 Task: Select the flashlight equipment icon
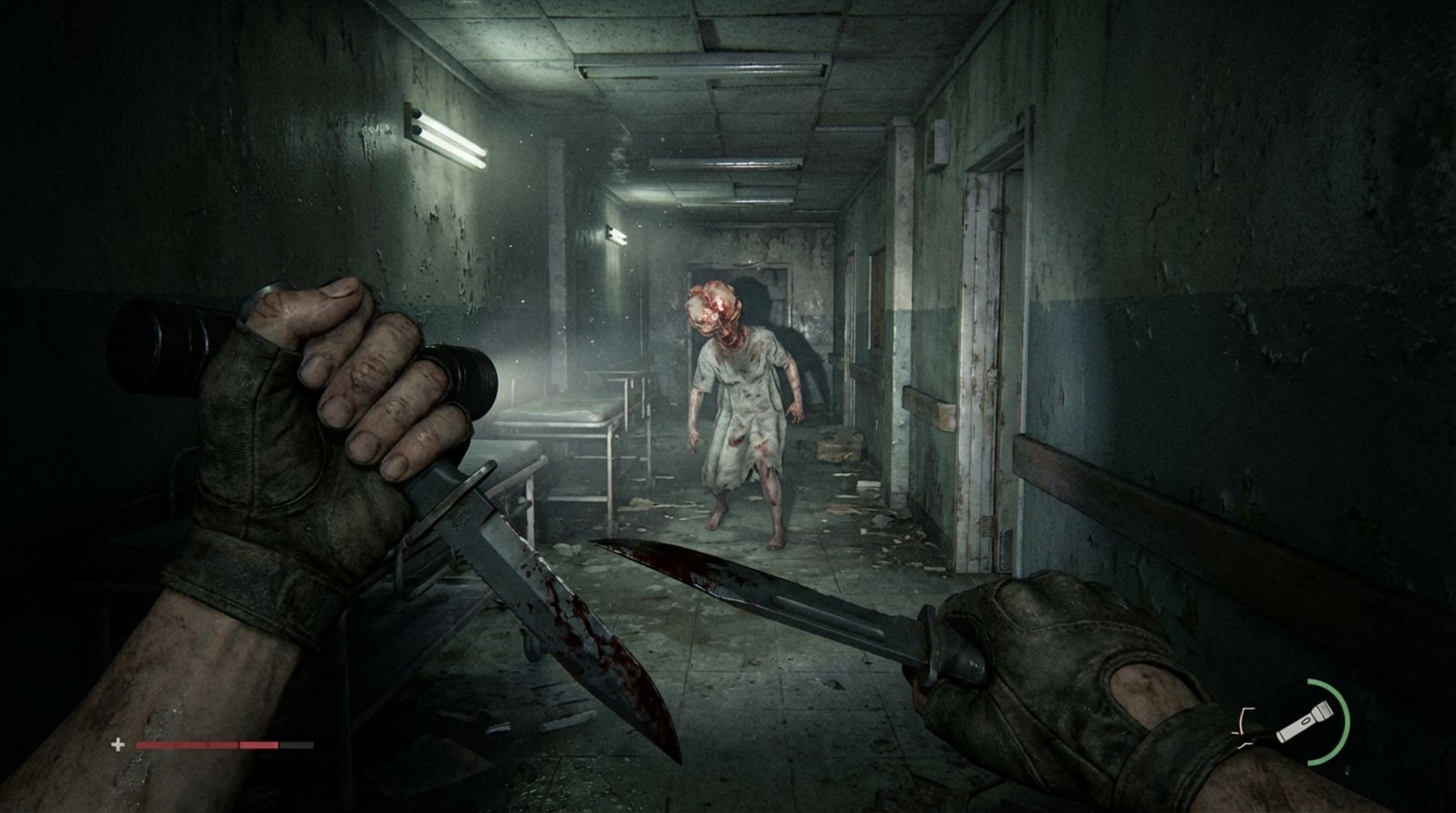tap(1305, 722)
